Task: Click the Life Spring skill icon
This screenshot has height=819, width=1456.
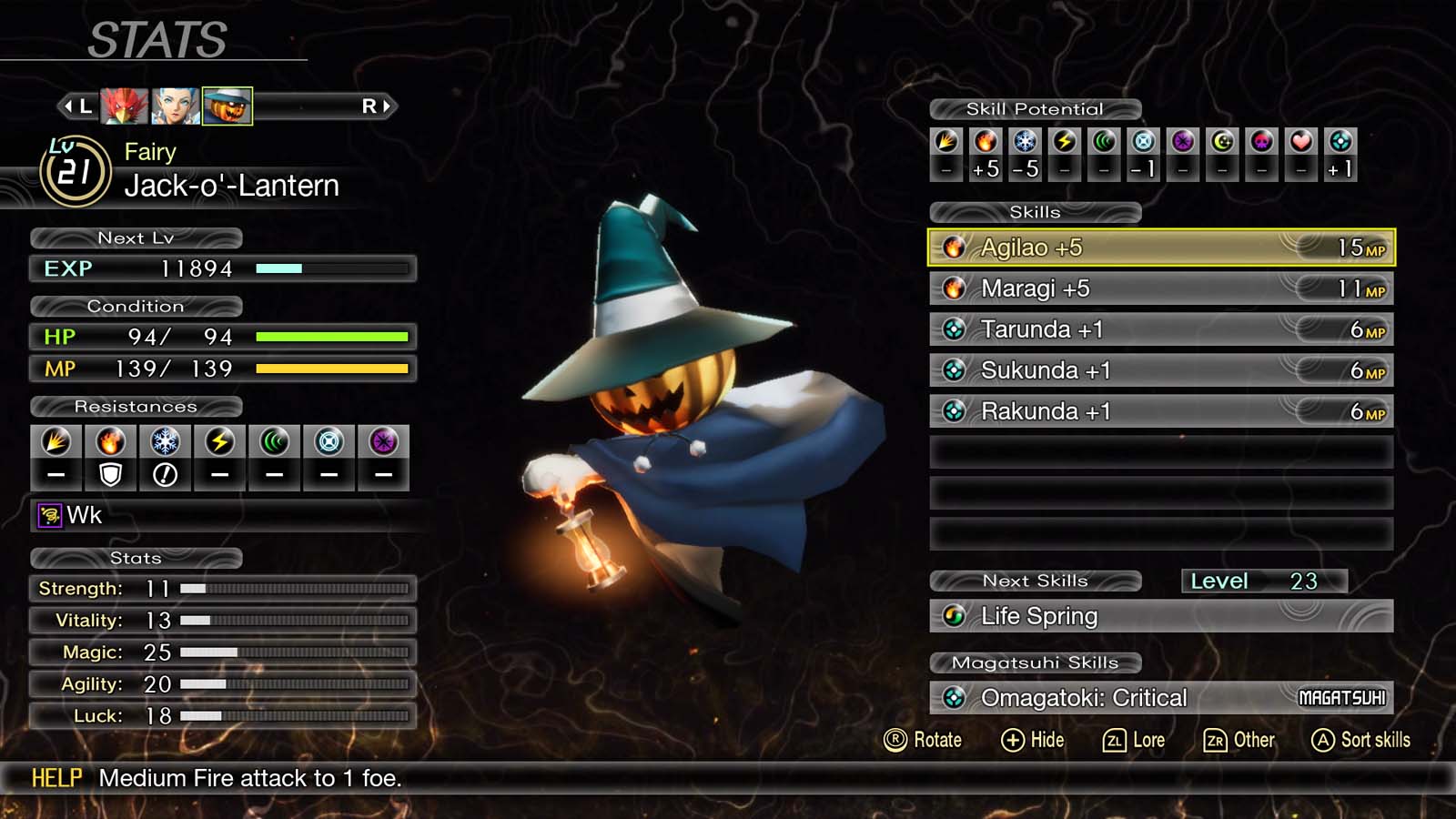Action: (953, 616)
